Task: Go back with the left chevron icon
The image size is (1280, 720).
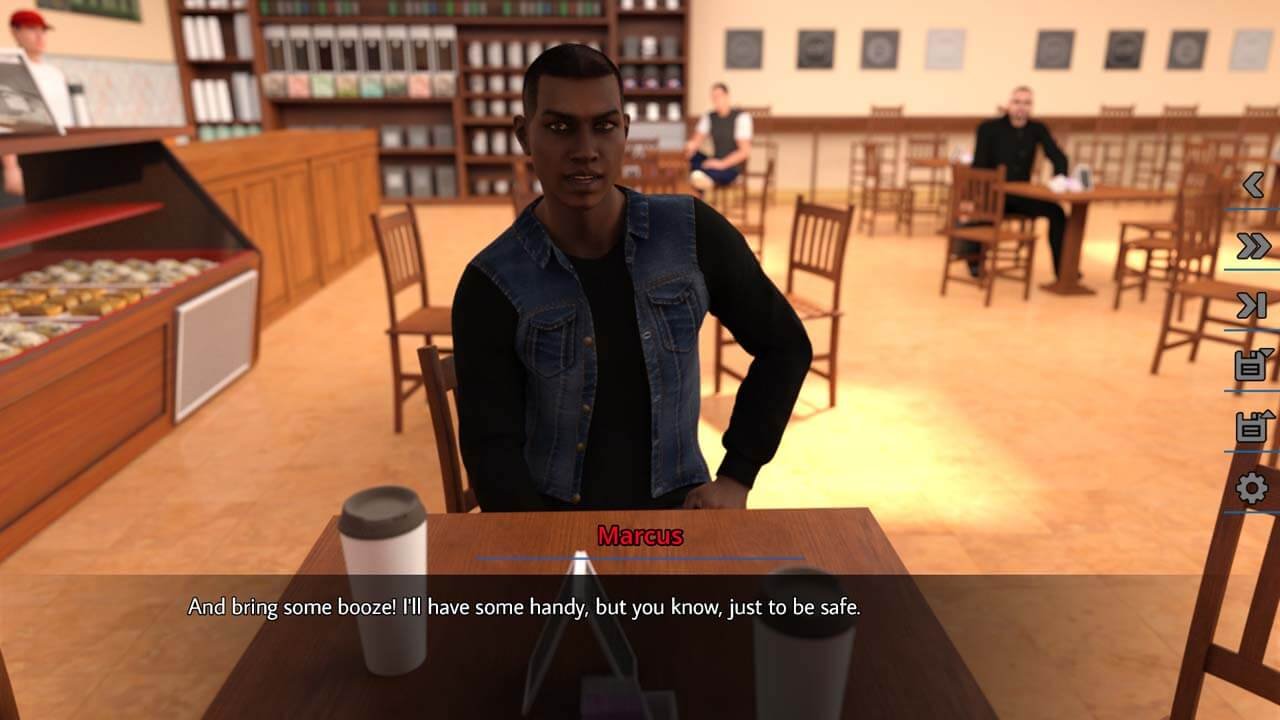Action: (1252, 185)
